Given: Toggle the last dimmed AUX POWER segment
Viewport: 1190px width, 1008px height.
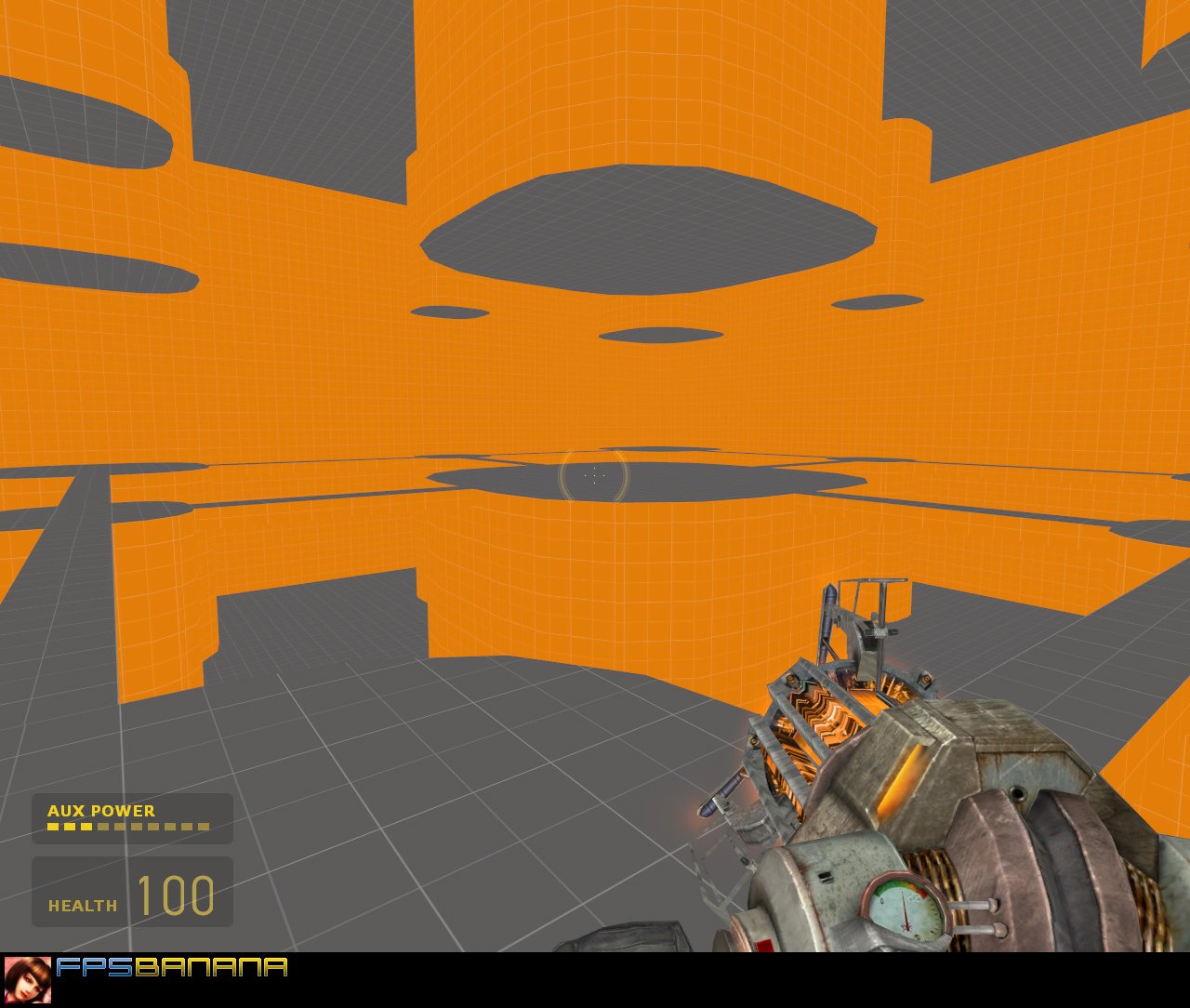Looking at the screenshot, I should (x=205, y=827).
